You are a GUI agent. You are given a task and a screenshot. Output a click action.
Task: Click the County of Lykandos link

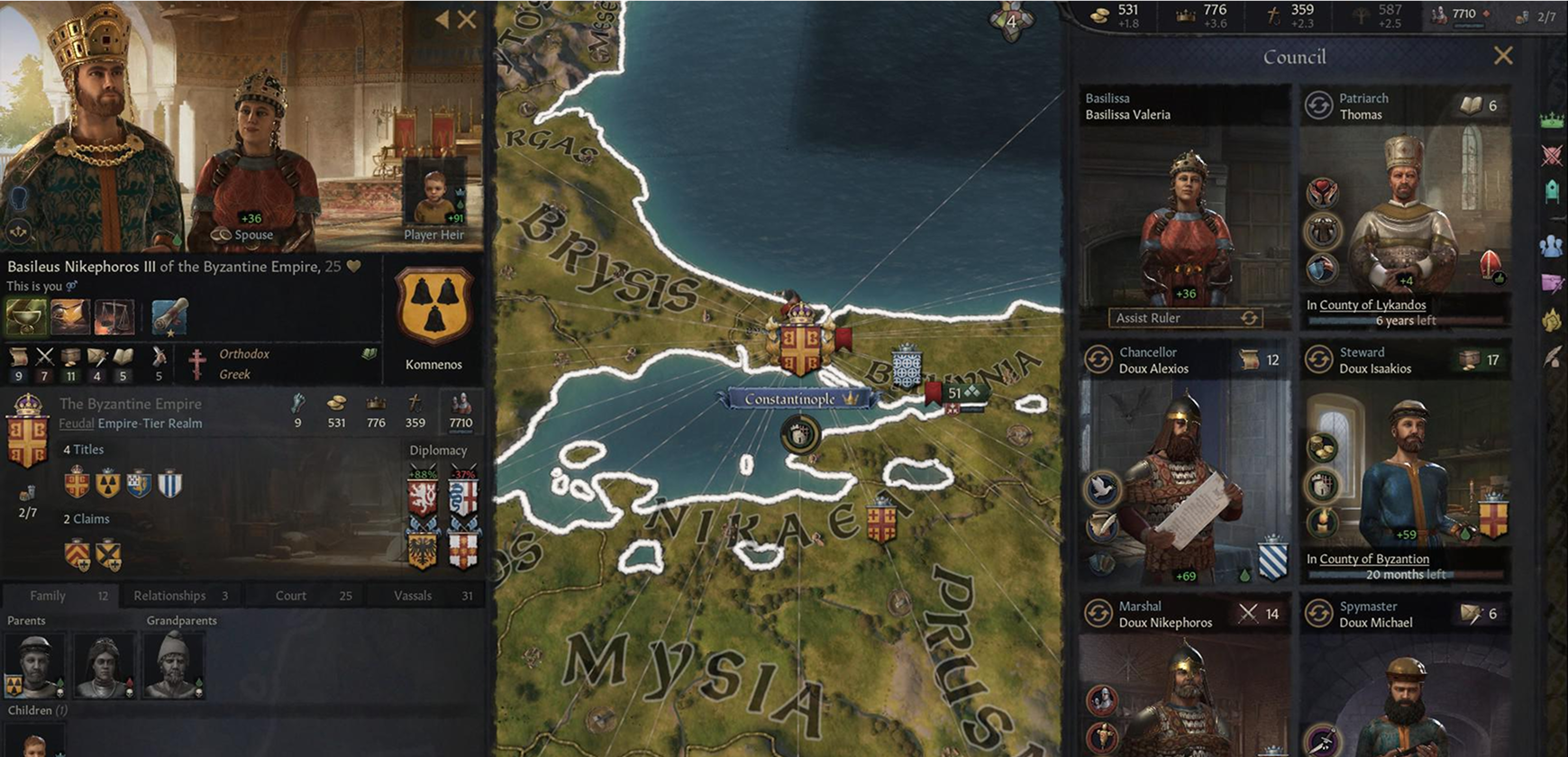pyautogui.click(x=1372, y=305)
